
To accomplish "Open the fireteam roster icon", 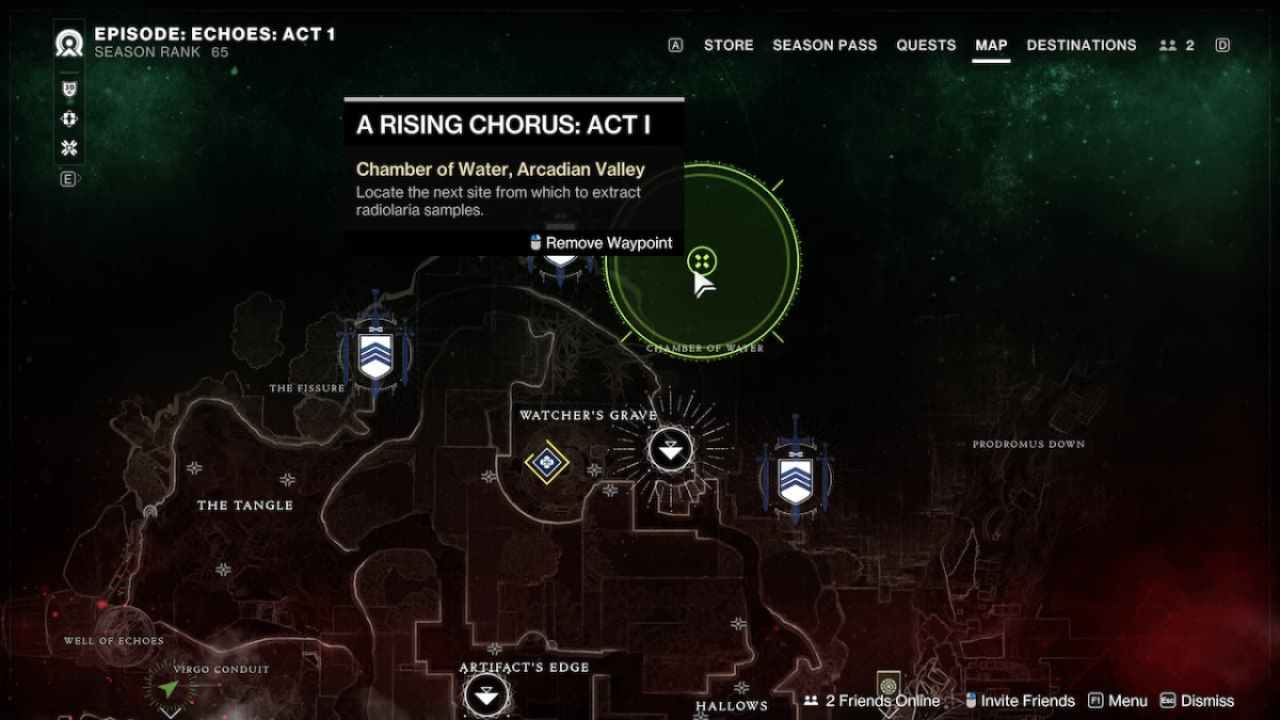I will click(1176, 45).
